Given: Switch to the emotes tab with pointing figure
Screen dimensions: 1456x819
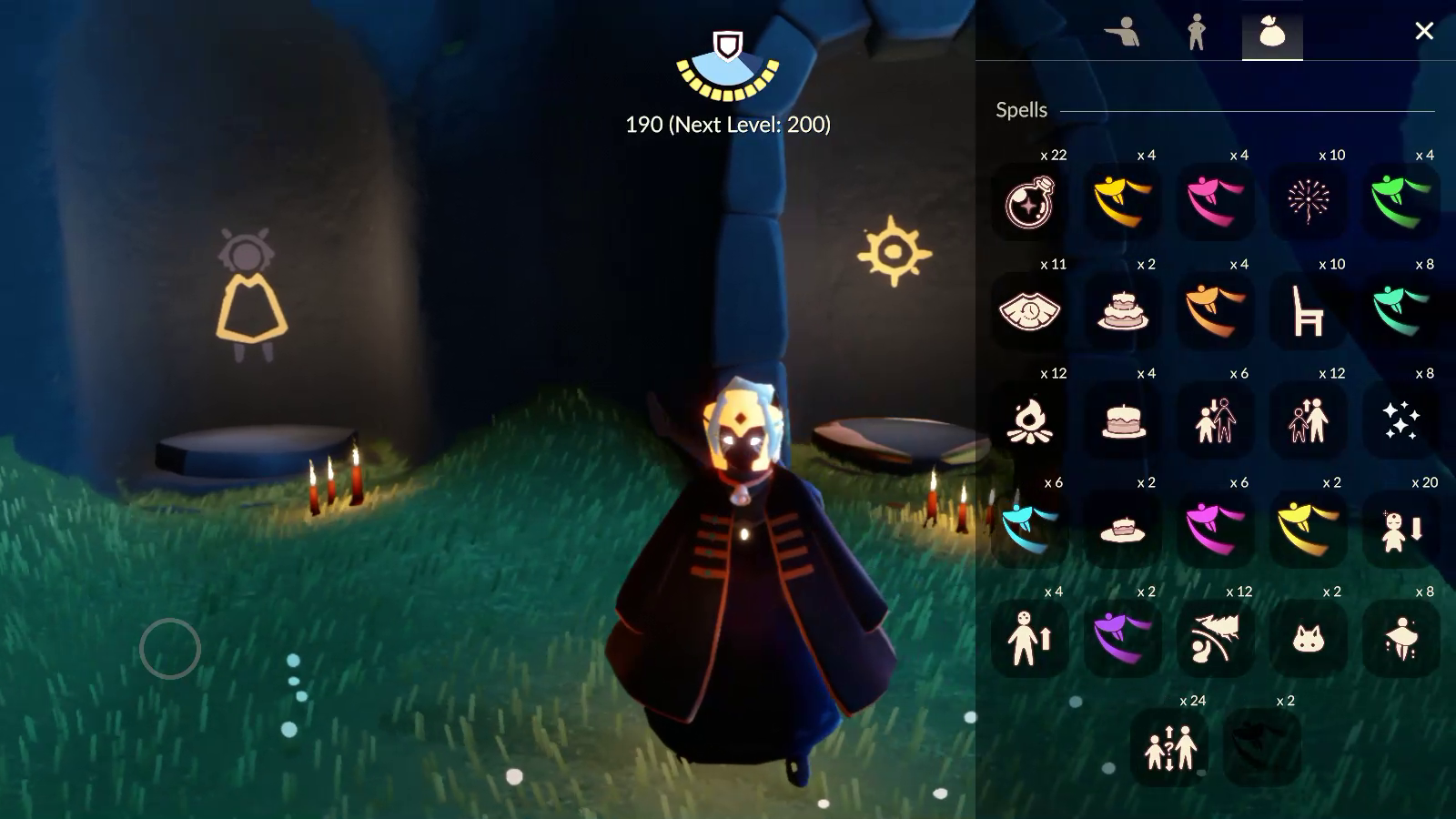Looking at the screenshot, I should 1121,32.
